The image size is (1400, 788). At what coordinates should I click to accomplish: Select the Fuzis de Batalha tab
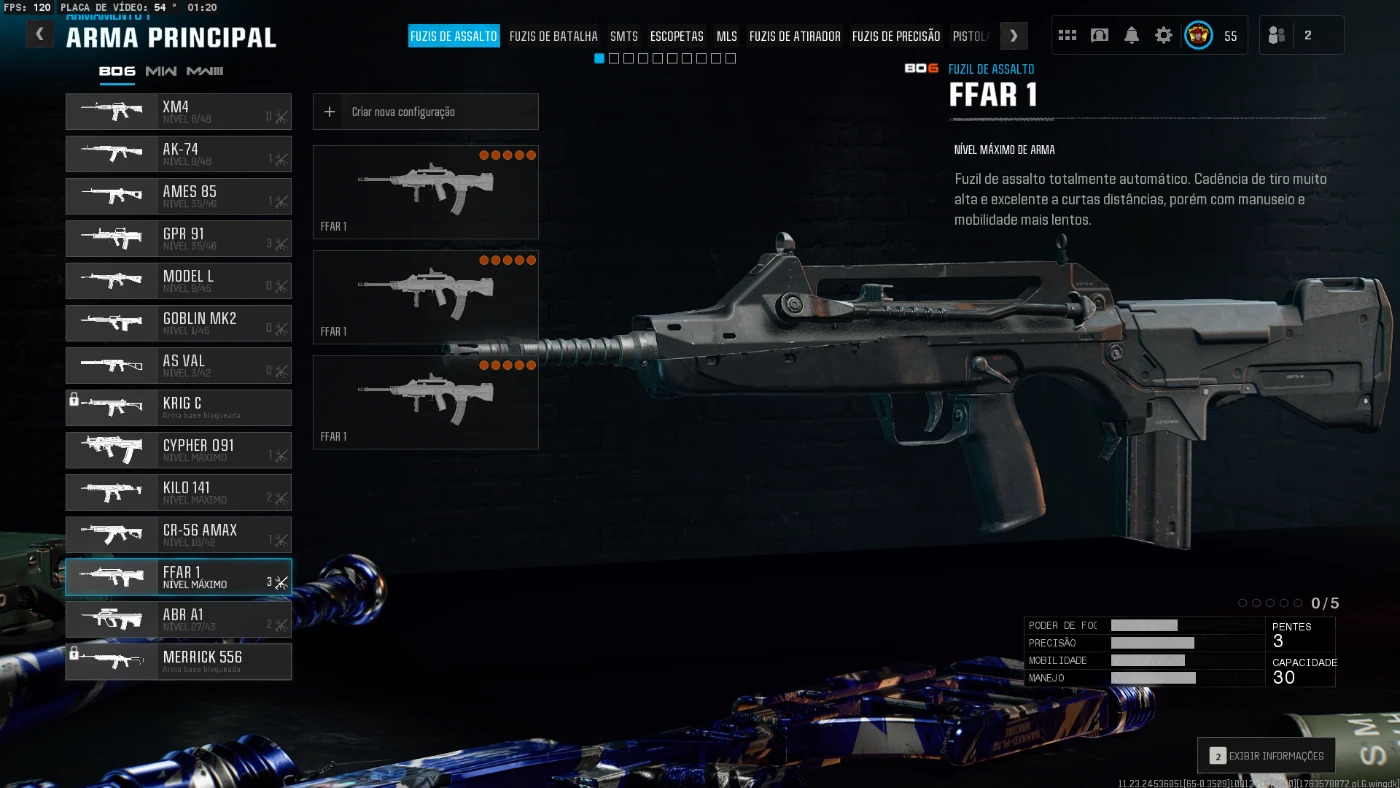pyautogui.click(x=553, y=36)
